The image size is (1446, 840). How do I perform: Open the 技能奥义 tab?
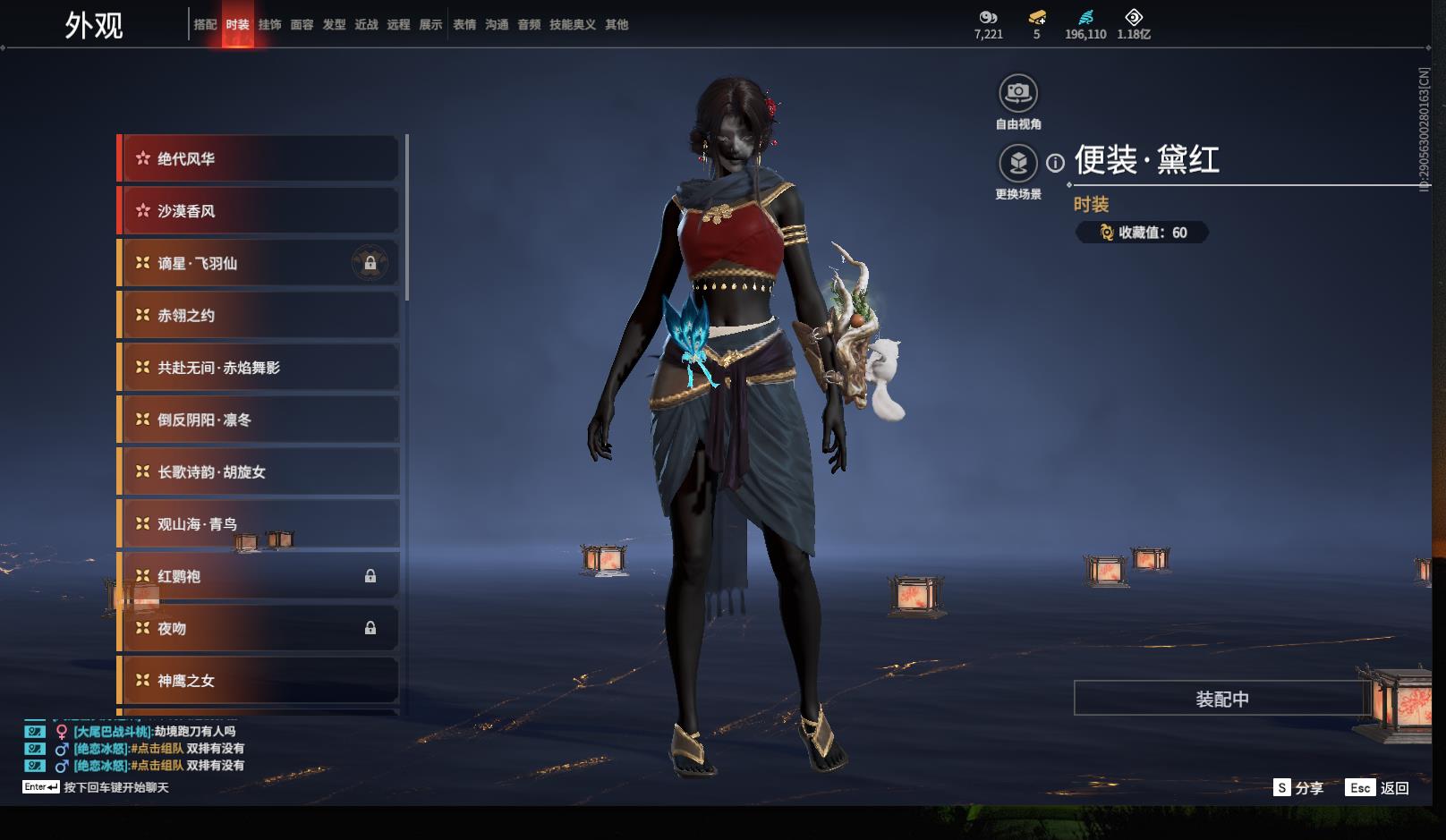click(x=572, y=25)
